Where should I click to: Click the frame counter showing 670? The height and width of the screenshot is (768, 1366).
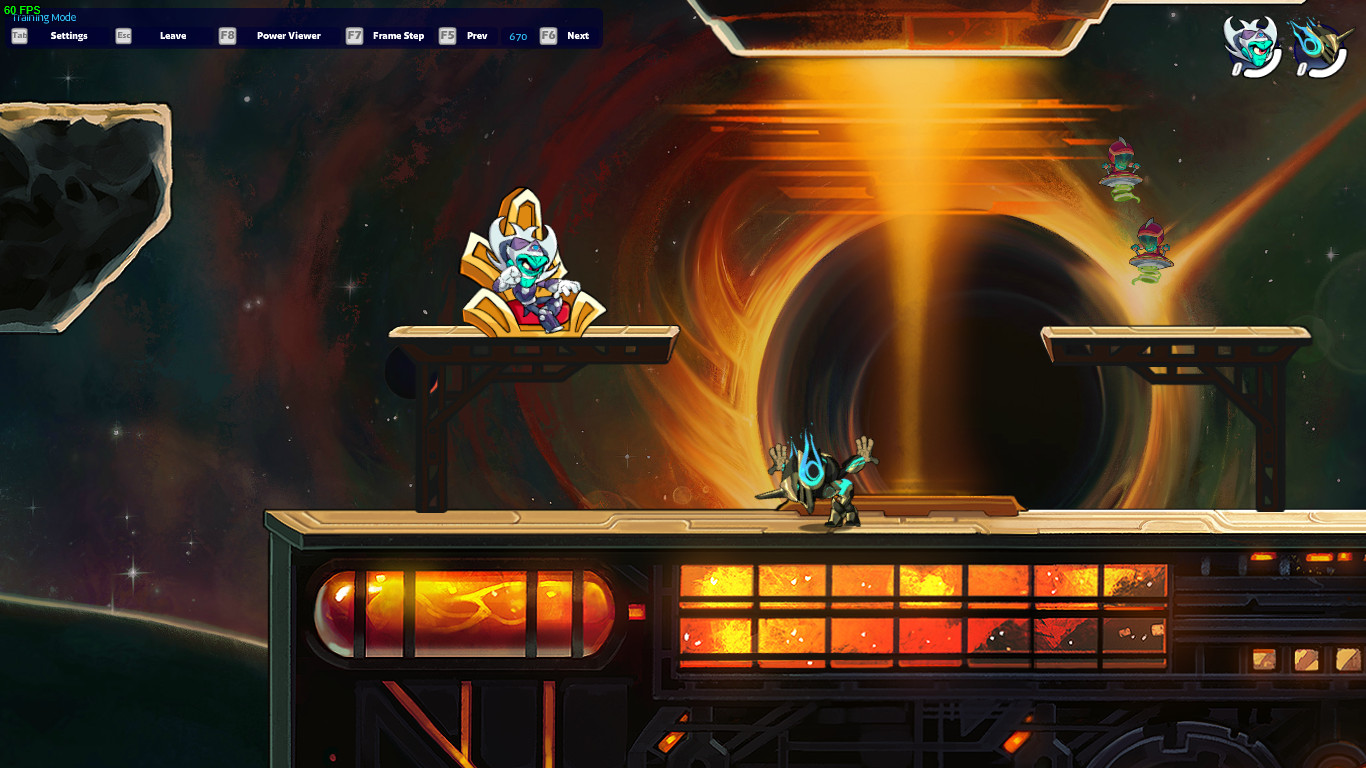[518, 35]
